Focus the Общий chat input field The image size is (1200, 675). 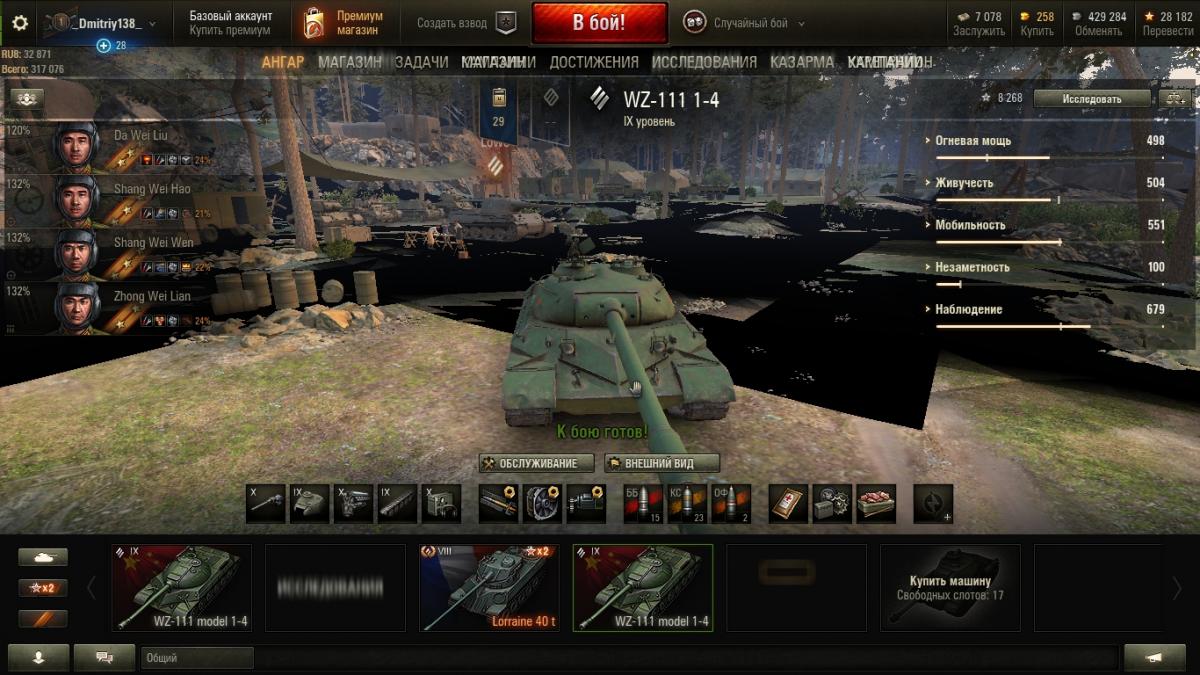[x=630, y=658]
